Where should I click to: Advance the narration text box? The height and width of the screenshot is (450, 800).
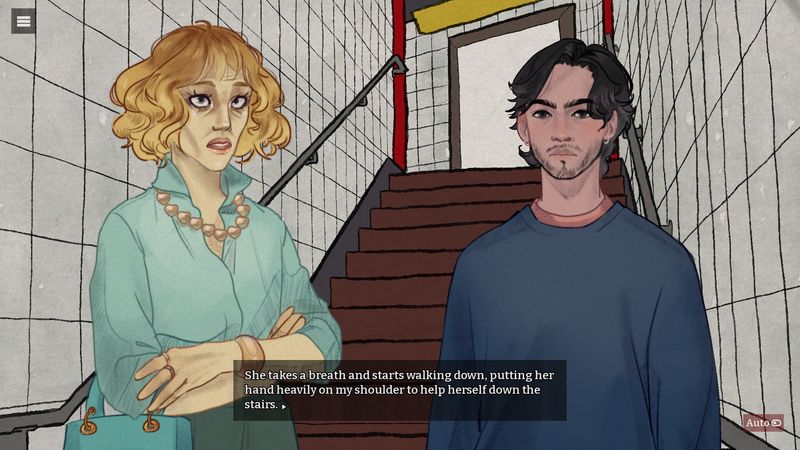(x=400, y=390)
